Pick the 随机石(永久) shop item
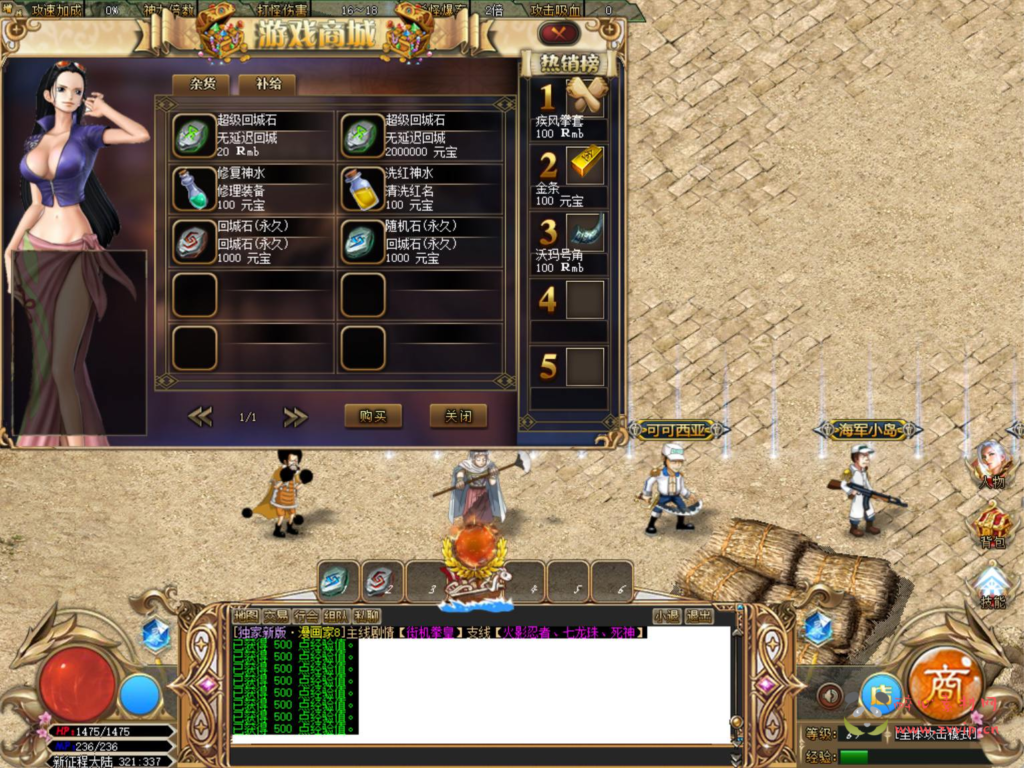 (363, 242)
